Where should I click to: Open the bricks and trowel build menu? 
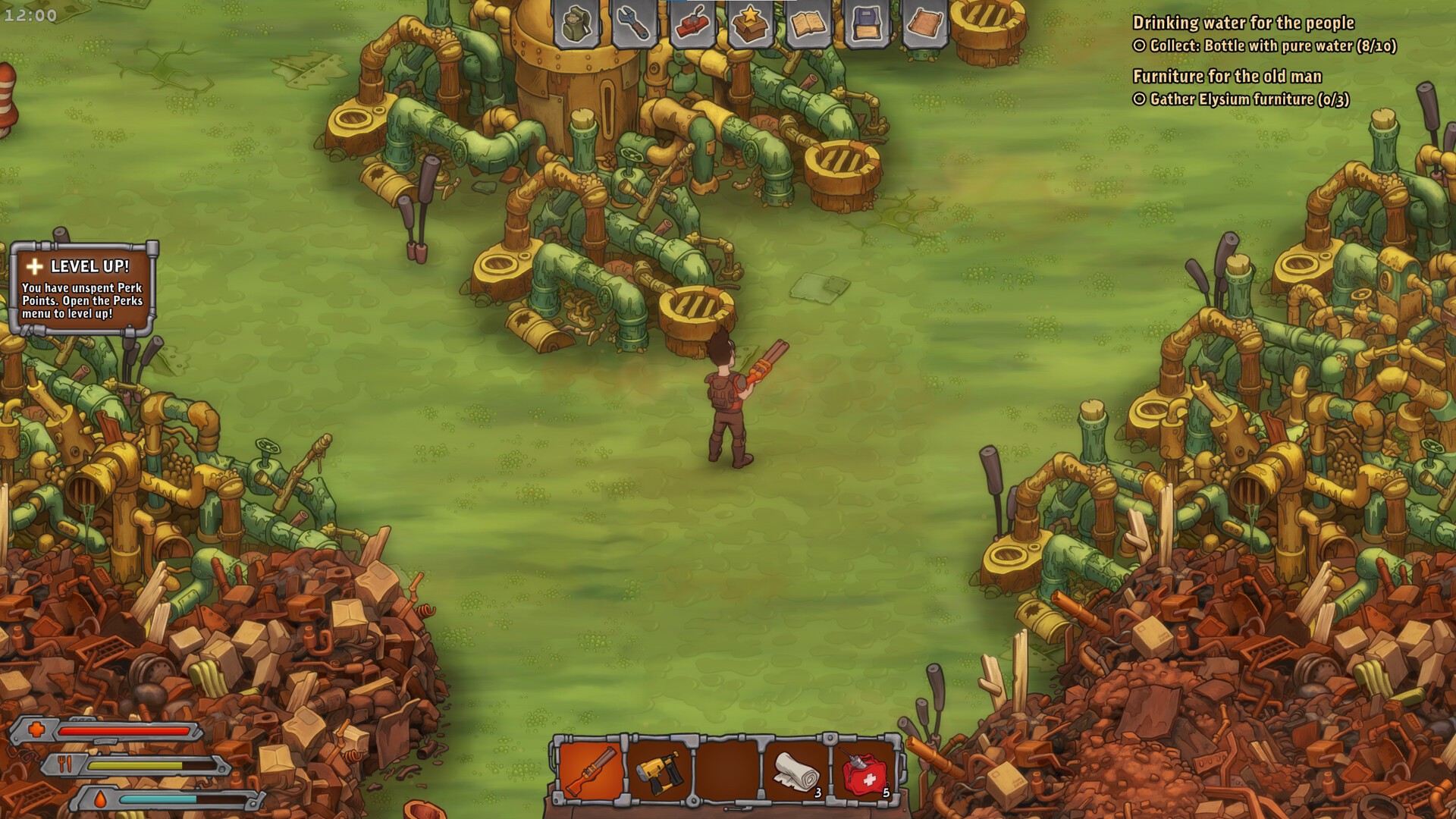[x=692, y=24]
